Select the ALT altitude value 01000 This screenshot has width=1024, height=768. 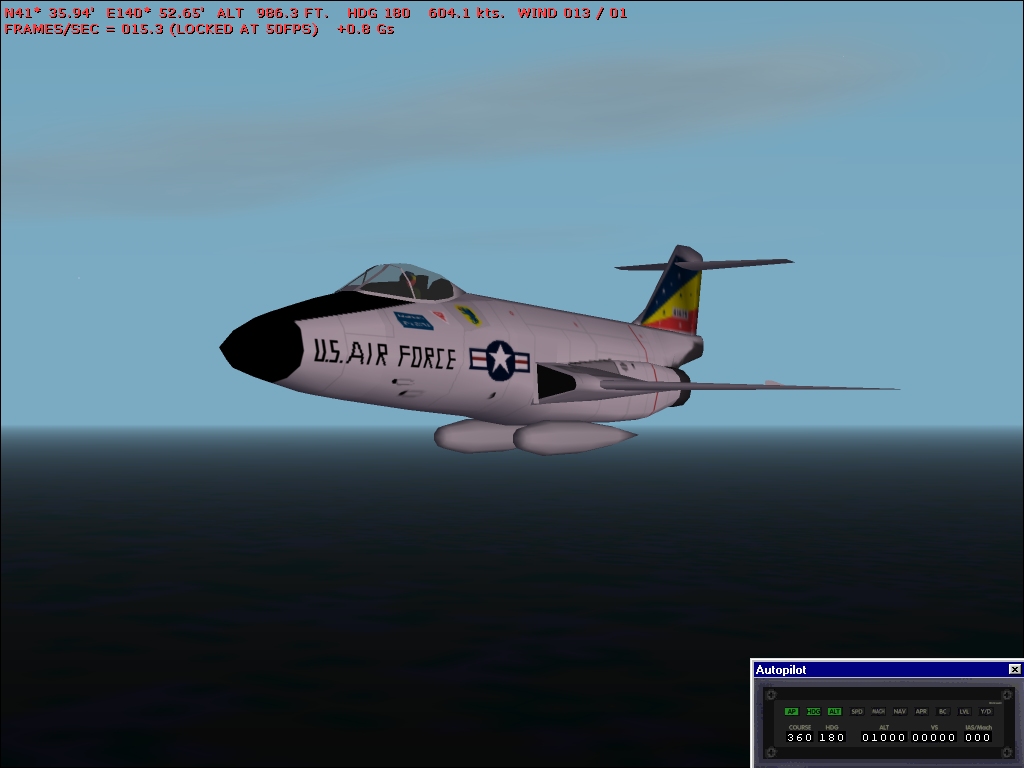click(884, 737)
